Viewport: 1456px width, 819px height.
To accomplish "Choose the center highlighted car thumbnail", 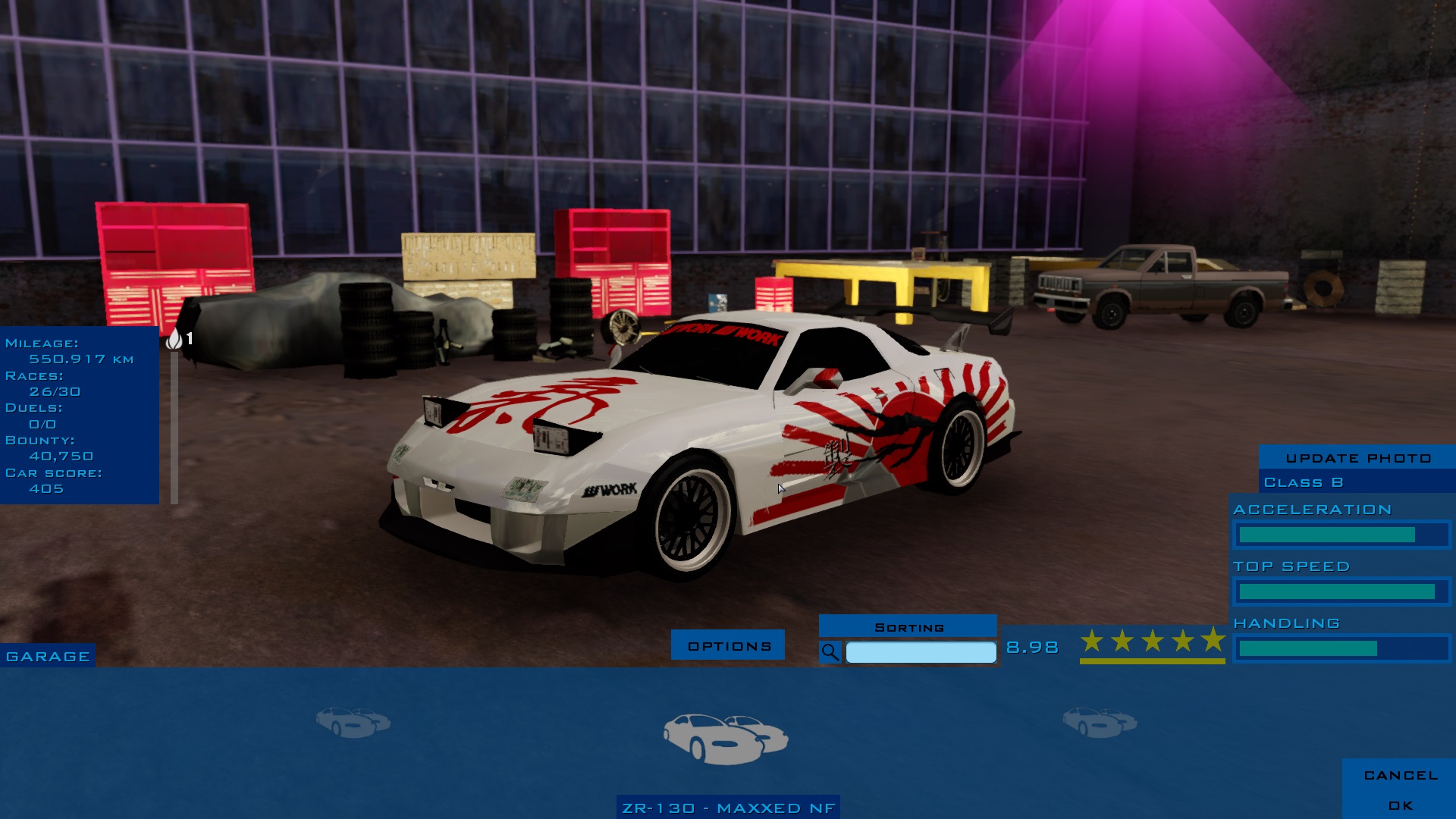I will click(726, 738).
